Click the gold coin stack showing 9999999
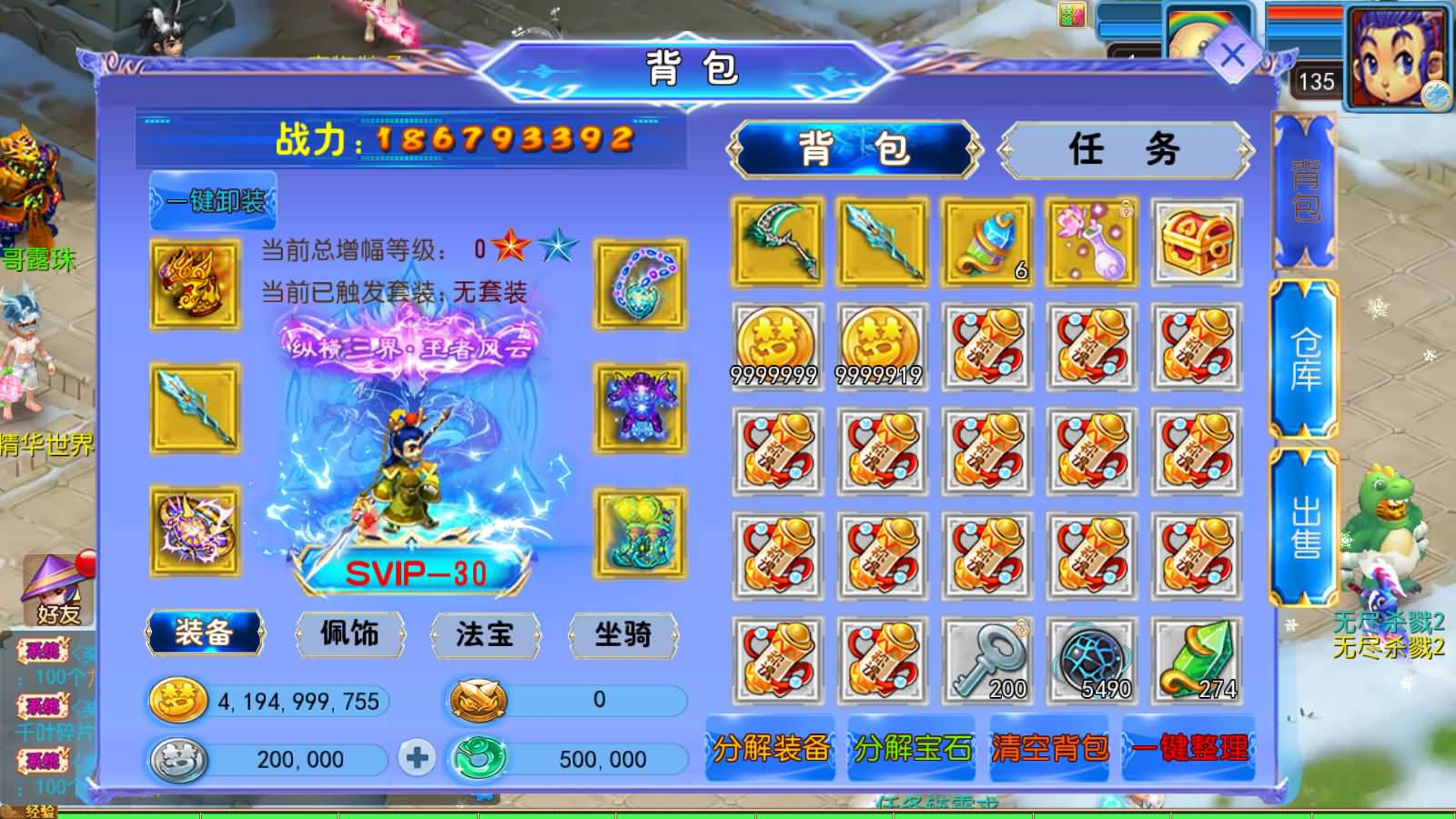 coord(778,346)
